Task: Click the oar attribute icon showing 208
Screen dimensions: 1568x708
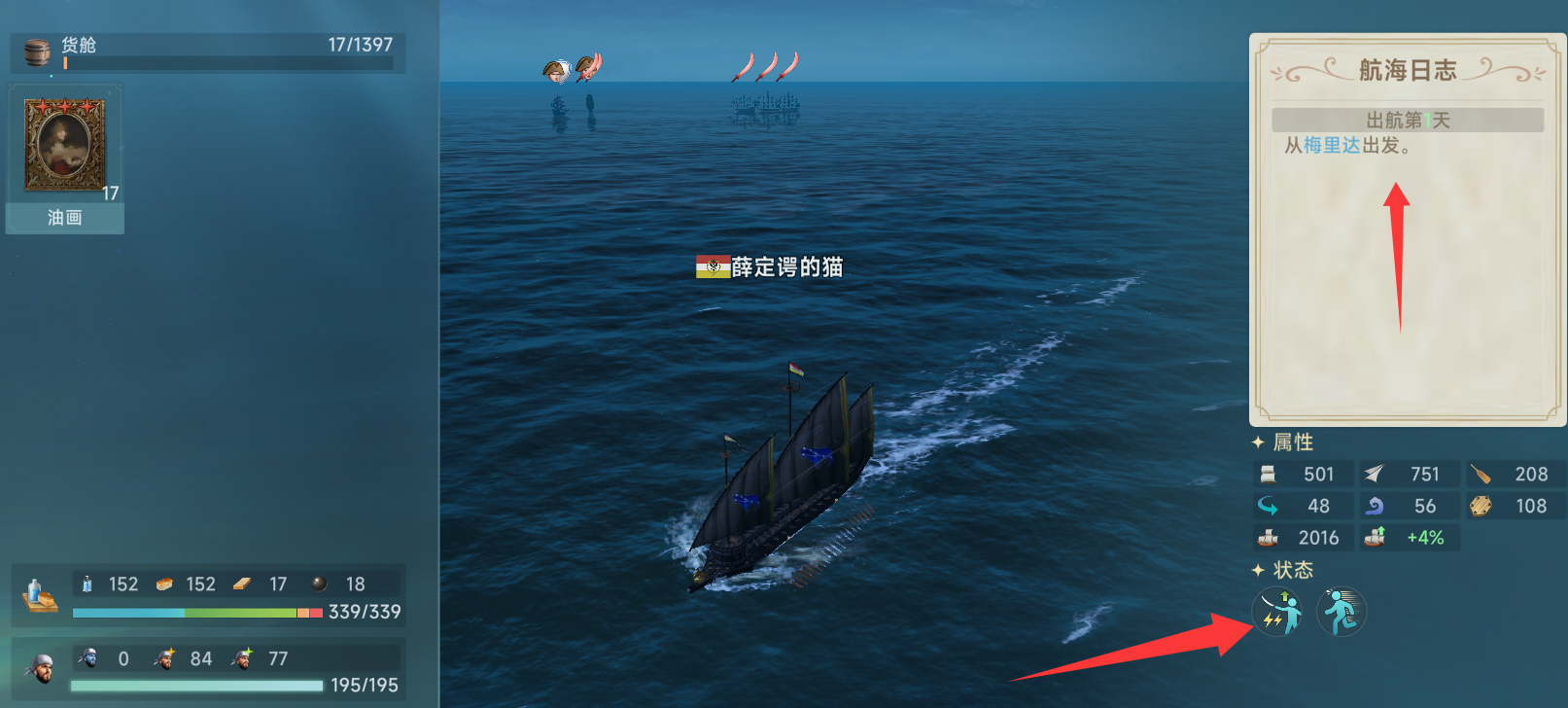Action: pyautogui.click(x=1482, y=474)
